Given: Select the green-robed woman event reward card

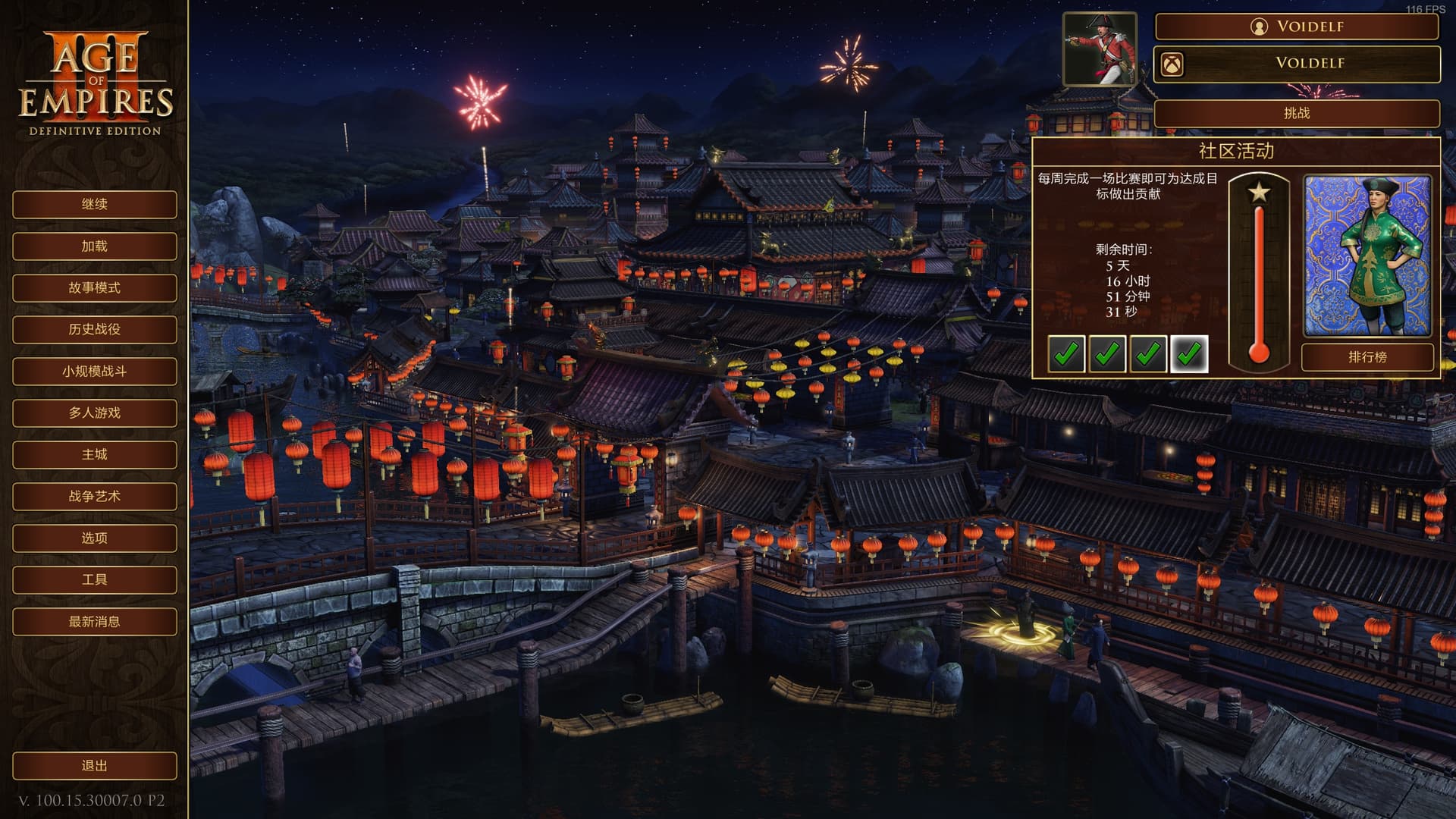Looking at the screenshot, I should 1367,256.
